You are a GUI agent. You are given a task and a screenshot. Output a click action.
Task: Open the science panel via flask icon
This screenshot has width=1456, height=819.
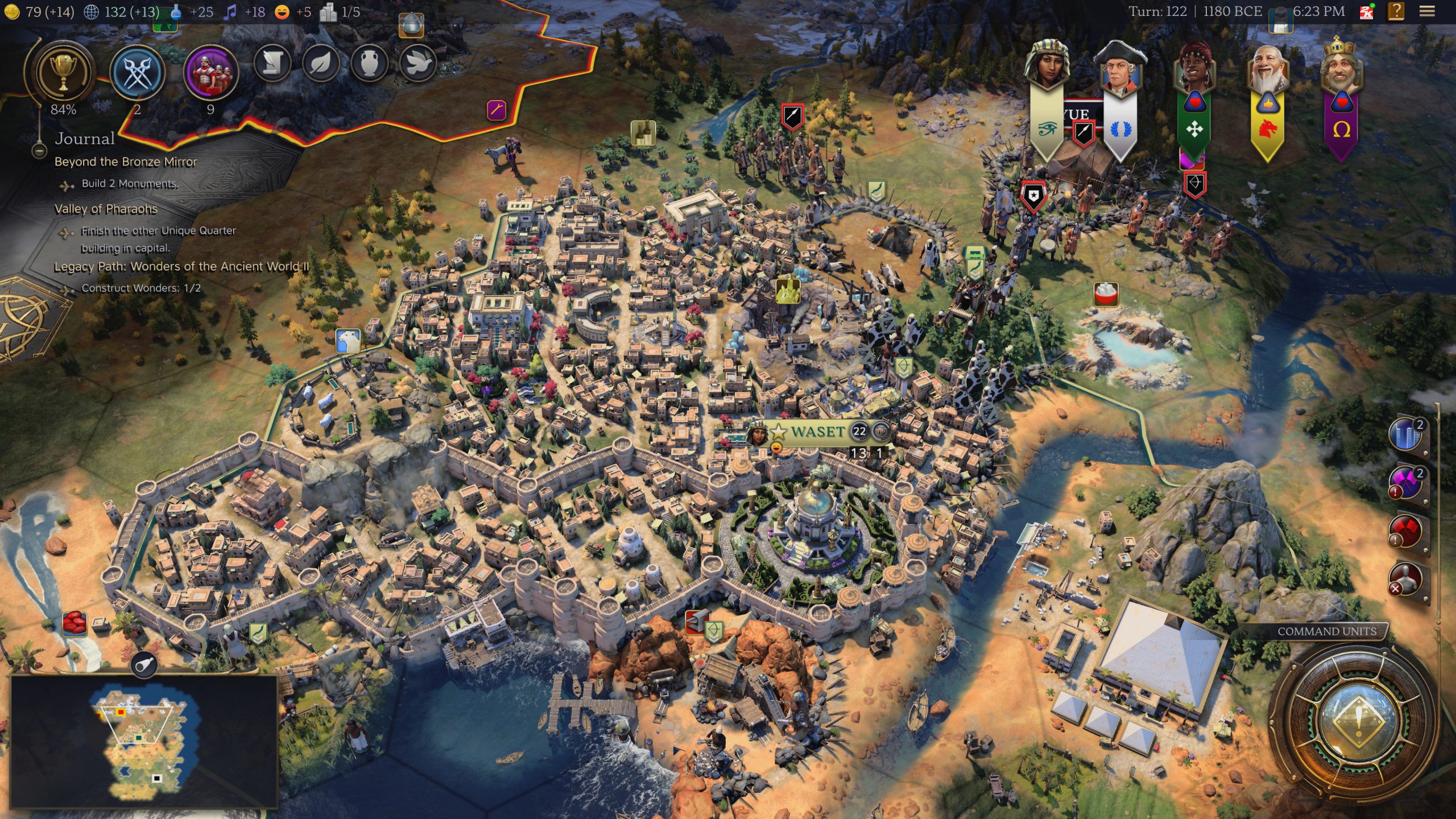pyautogui.click(x=174, y=11)
